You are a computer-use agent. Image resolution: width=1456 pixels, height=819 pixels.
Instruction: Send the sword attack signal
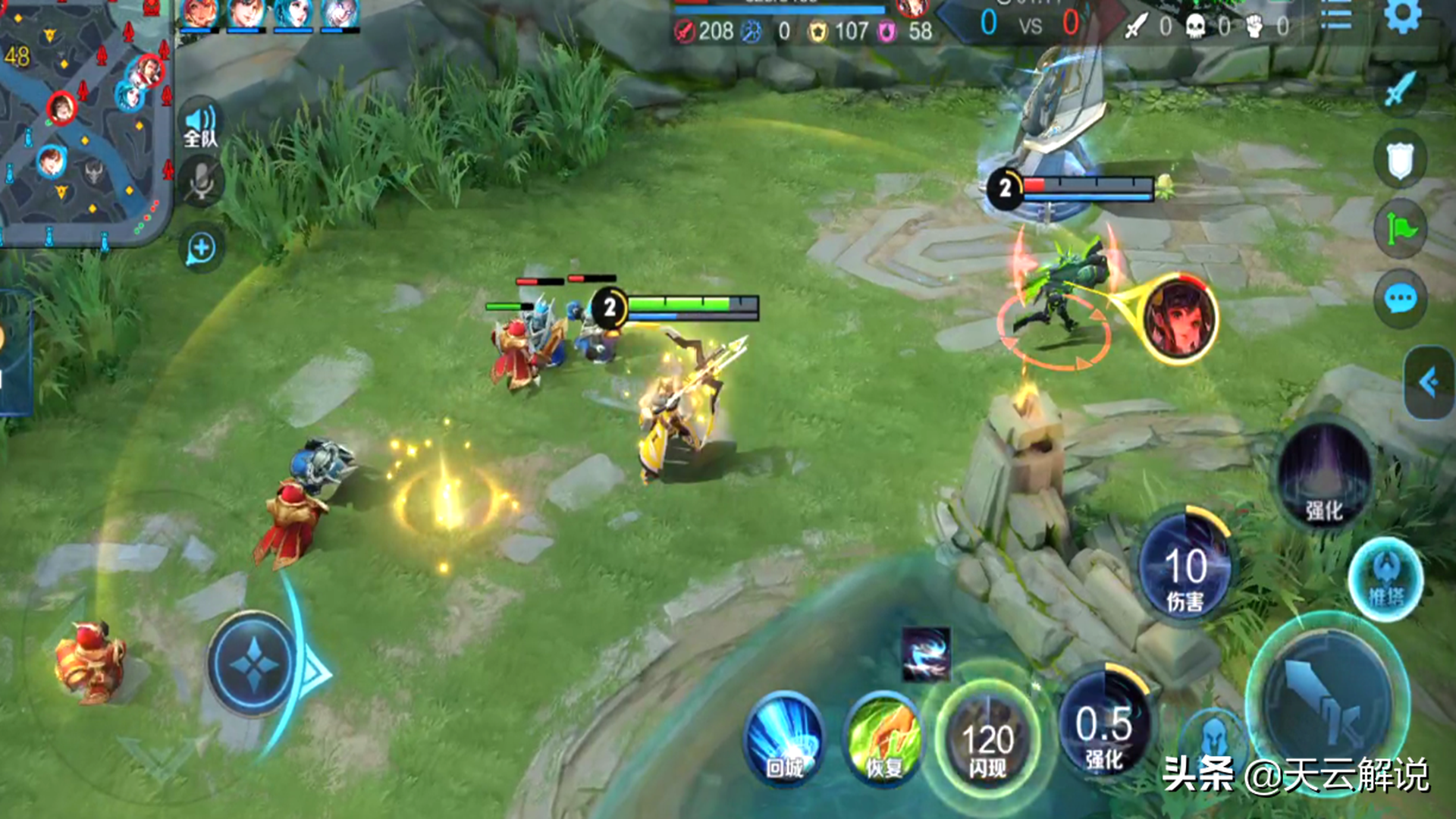[1400, 91]
